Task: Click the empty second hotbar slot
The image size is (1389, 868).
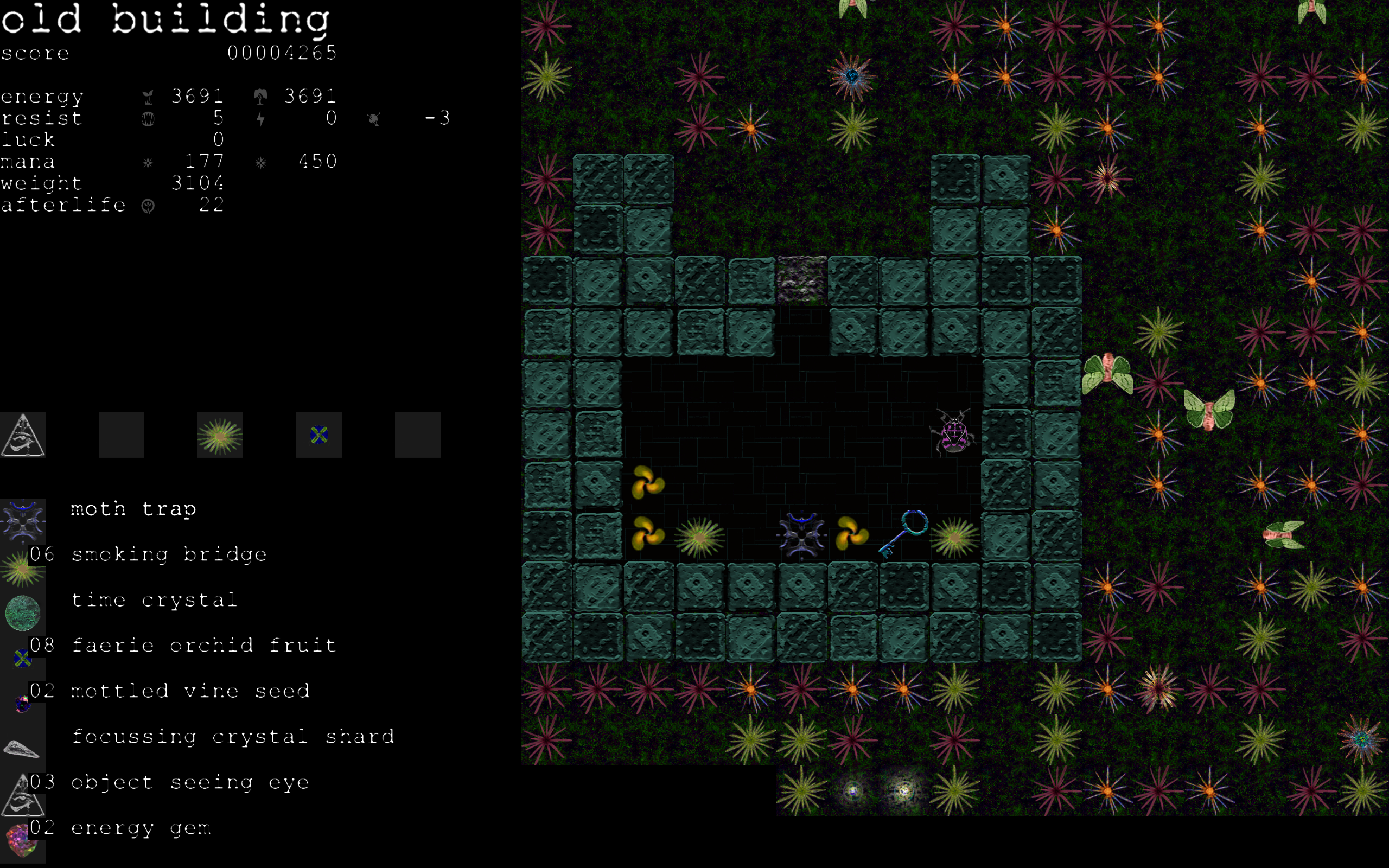Action: (x=120, y=435)
